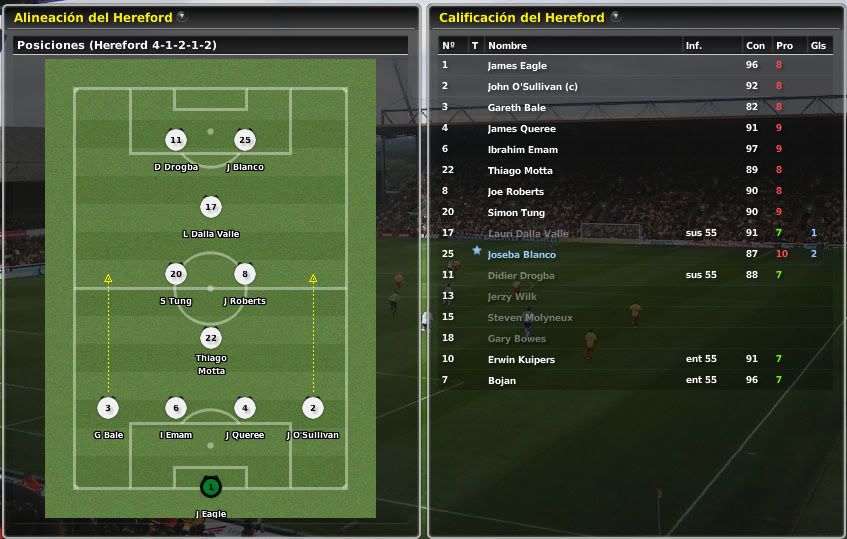Pick J Blanco's number 25 token

tap(245, 140)
